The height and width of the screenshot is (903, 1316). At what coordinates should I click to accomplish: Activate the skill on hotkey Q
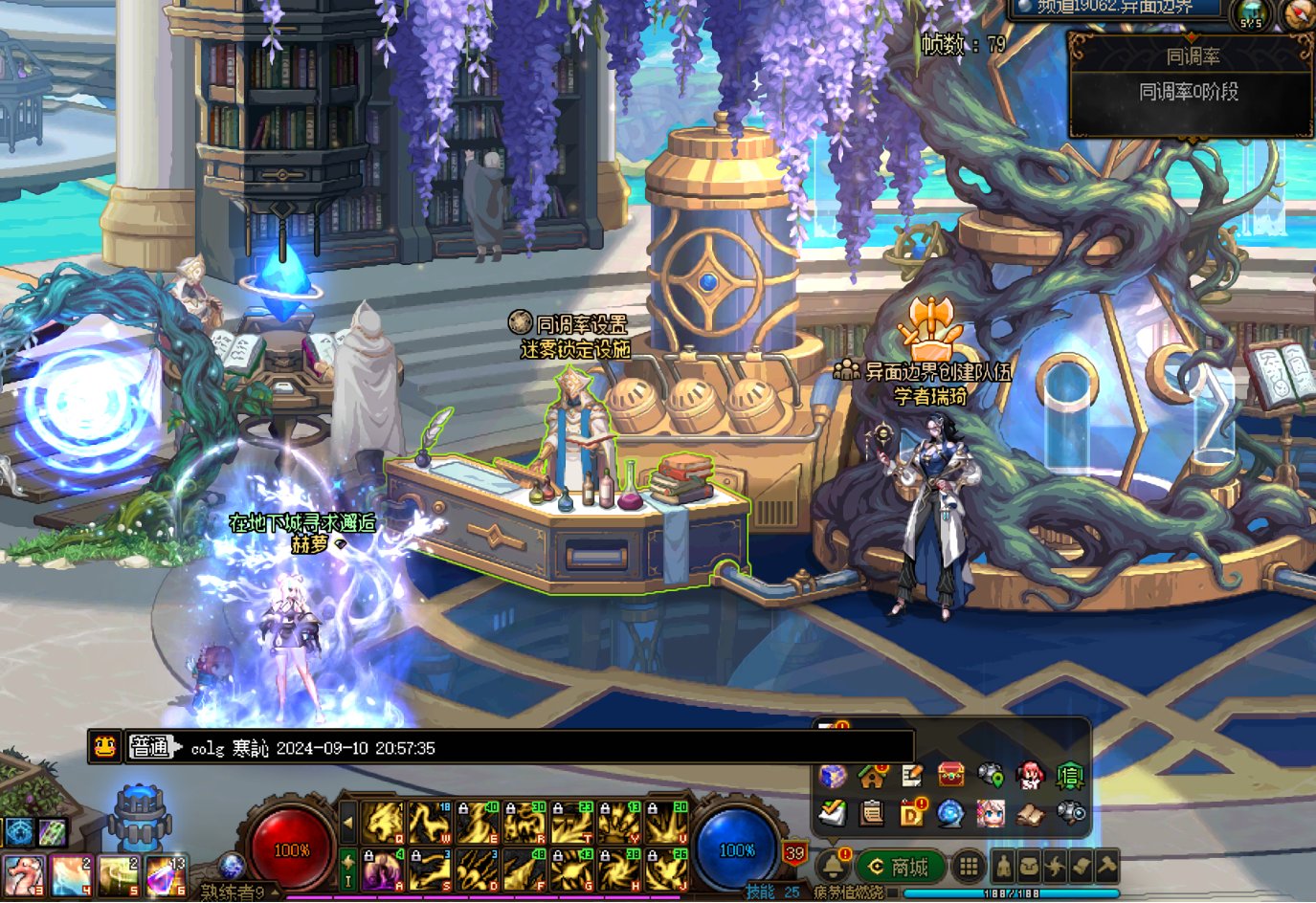click(382, 823)
